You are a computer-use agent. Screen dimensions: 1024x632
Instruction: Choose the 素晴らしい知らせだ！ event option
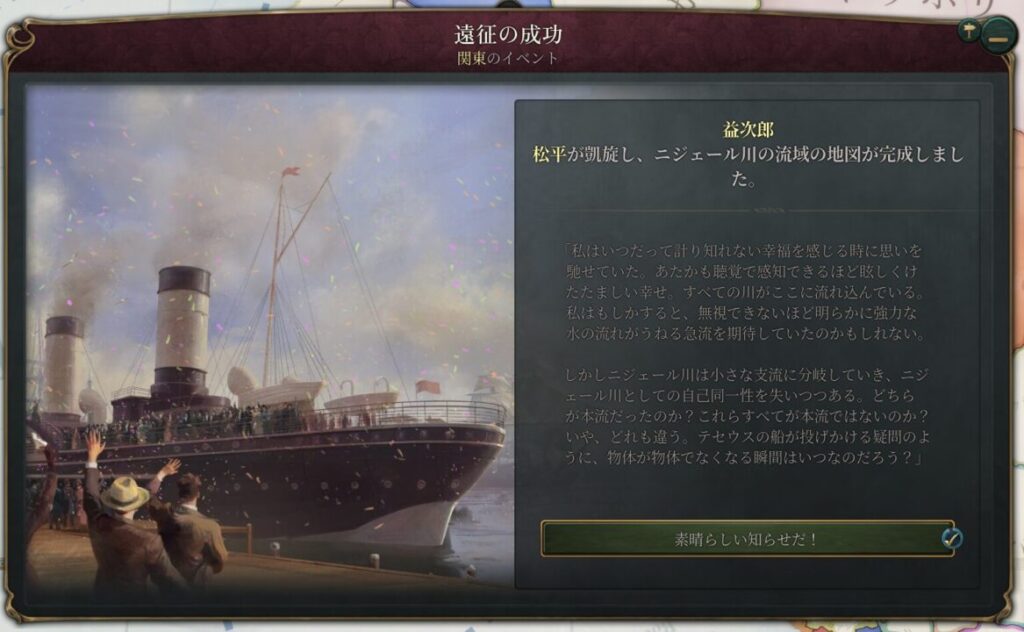click(746, 539)
